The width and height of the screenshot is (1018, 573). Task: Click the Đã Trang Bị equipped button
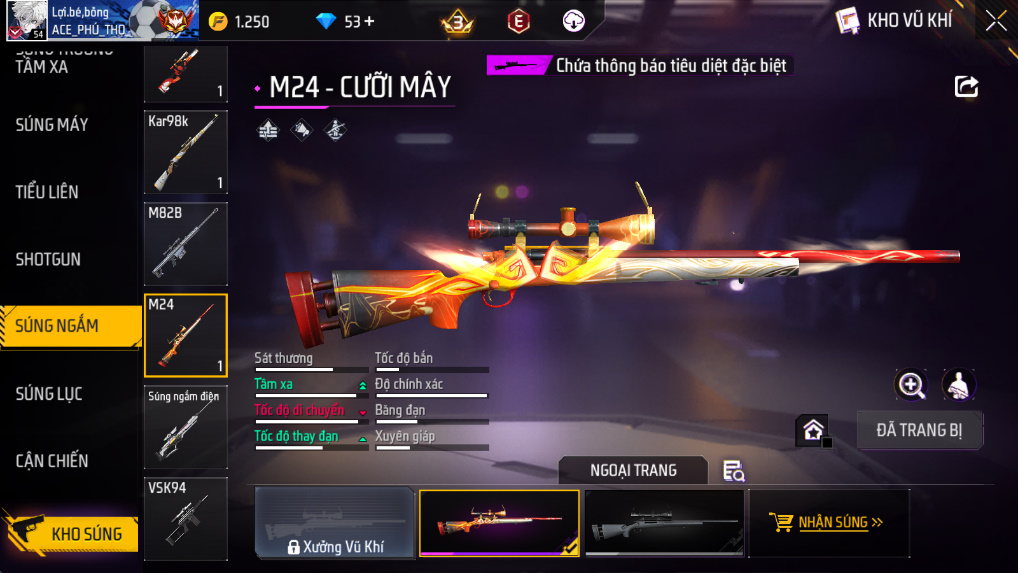click(920, 430)
